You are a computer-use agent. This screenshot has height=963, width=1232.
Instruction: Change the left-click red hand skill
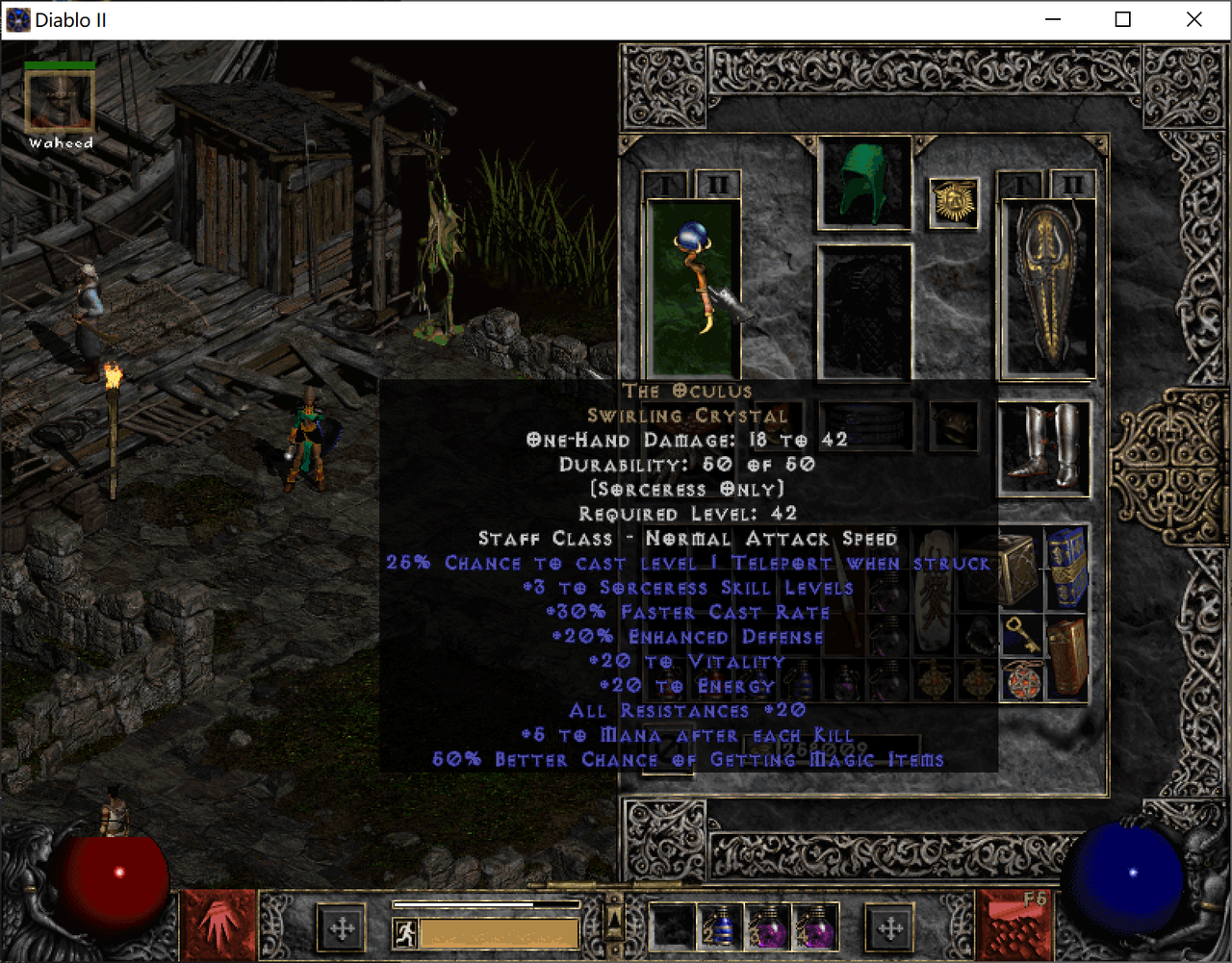218,926
